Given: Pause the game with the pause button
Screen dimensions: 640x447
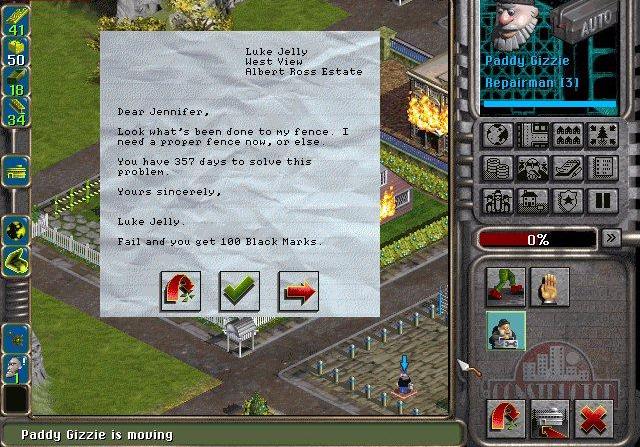Looking at the screenshot, I should (600, 200).
